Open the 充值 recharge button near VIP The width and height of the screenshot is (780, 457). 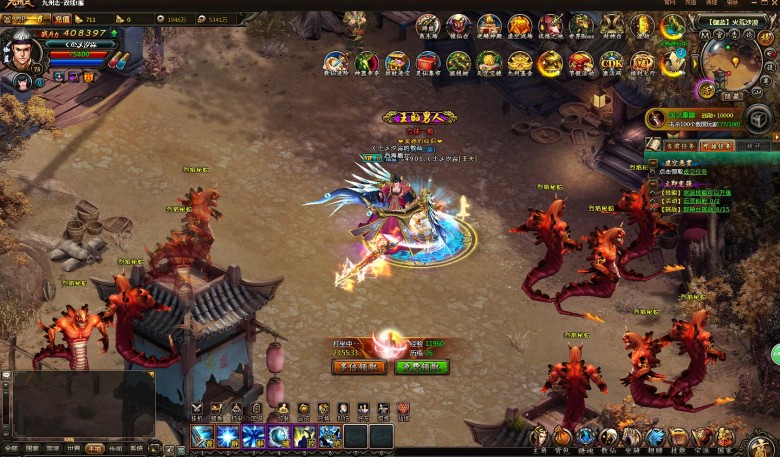coord(62,19)
